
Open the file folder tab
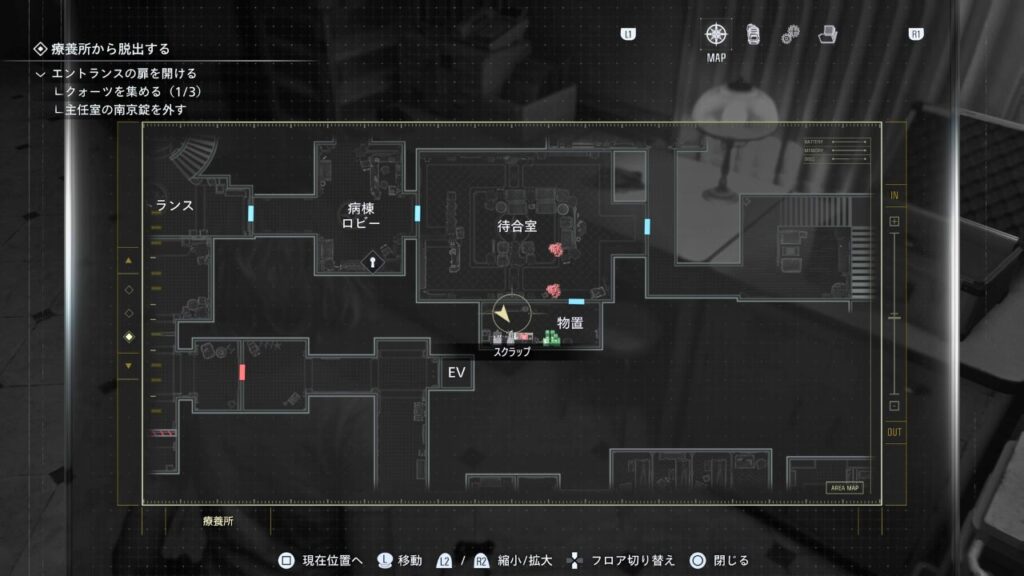coord(827,34)
